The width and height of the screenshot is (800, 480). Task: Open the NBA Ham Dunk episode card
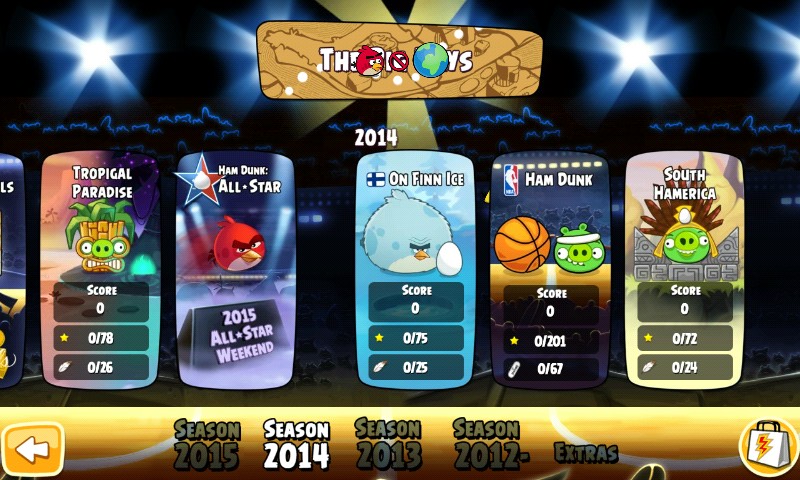pos(550,270)
